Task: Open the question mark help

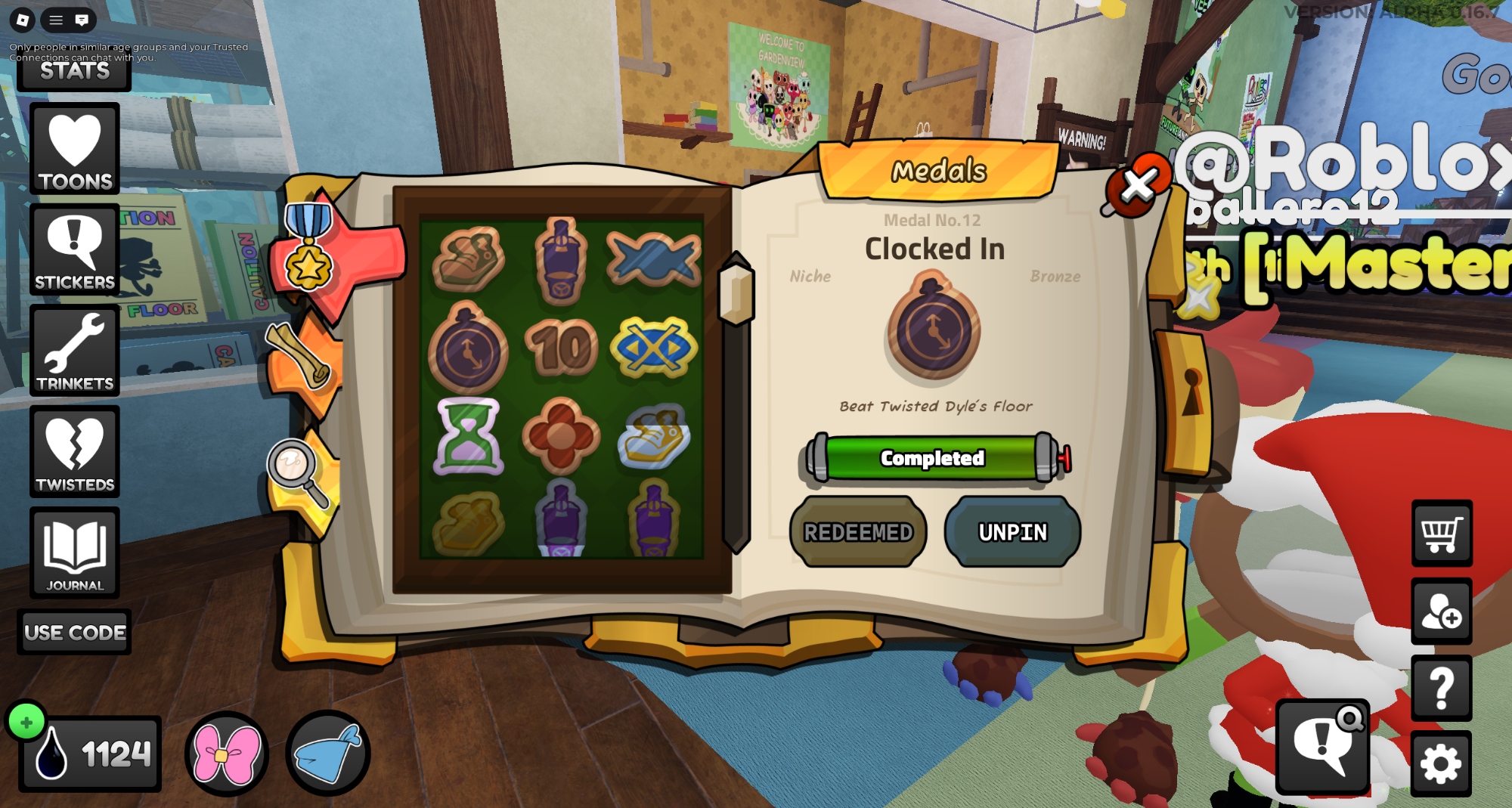Action: (1441, 688)
